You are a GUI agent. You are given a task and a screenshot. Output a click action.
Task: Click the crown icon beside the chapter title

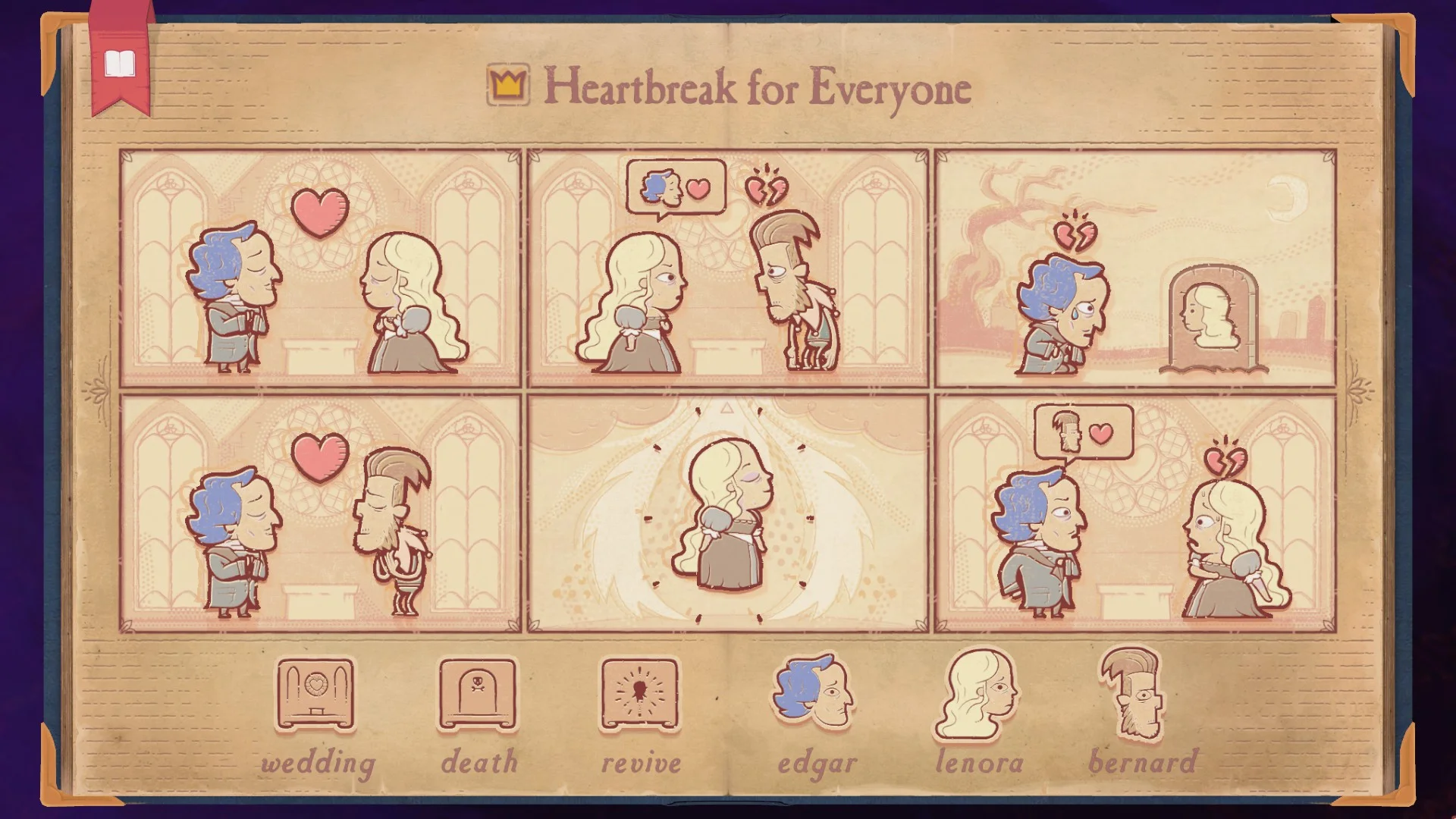tap(507, 83)
